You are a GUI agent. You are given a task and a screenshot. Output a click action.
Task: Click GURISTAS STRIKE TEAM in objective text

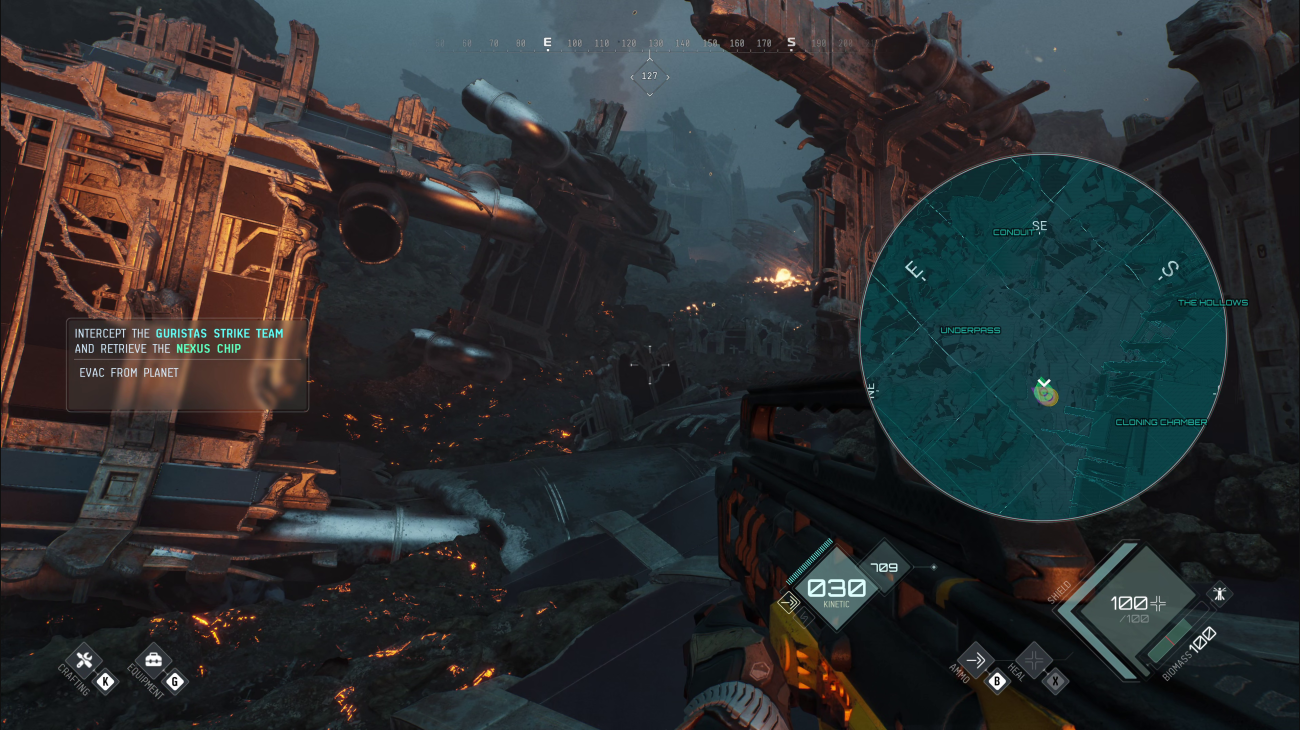coord(218,333)
